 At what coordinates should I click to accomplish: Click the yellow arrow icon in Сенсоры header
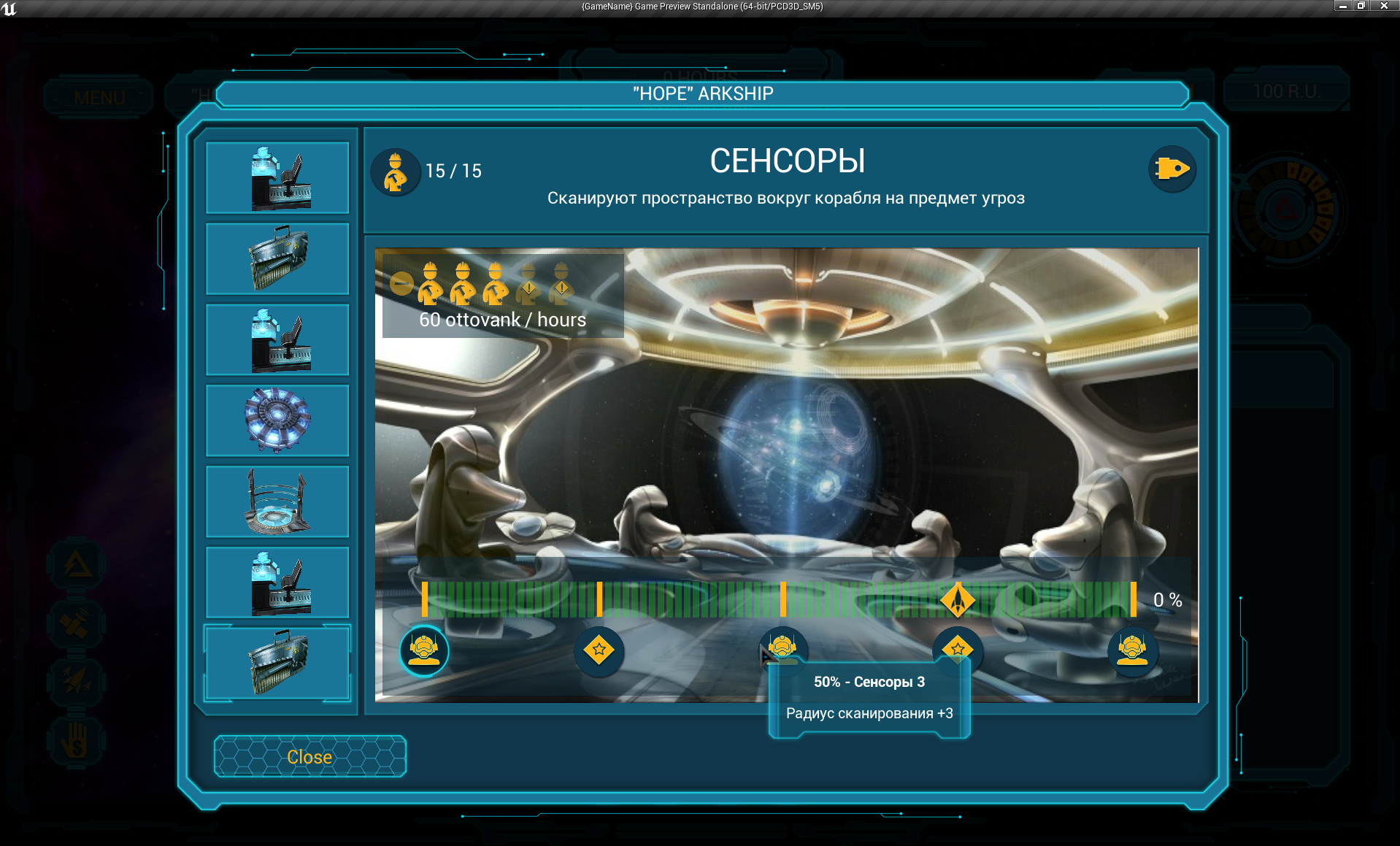[x=1172, y=169]
